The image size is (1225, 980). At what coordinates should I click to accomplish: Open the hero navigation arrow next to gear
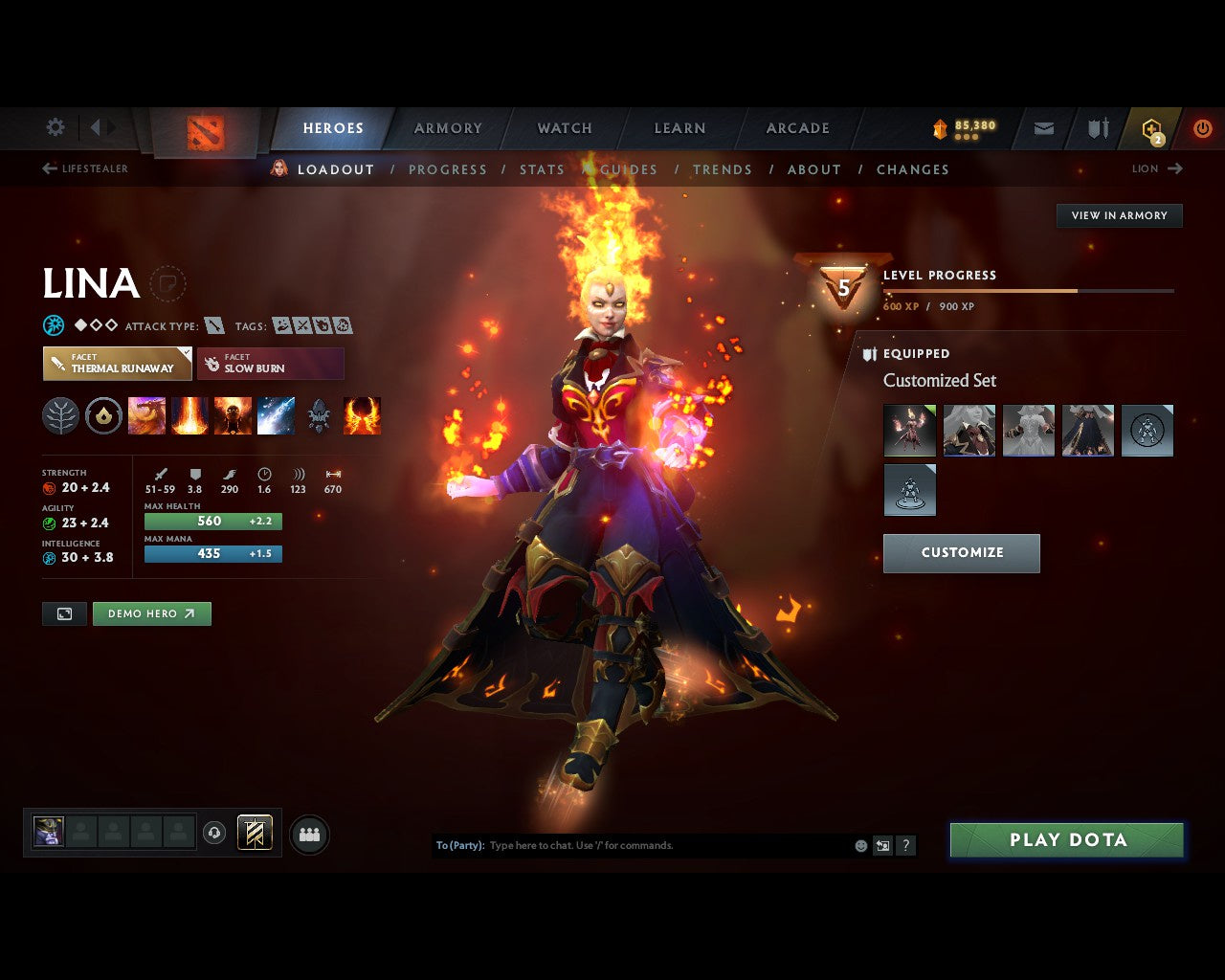[99, 127]
